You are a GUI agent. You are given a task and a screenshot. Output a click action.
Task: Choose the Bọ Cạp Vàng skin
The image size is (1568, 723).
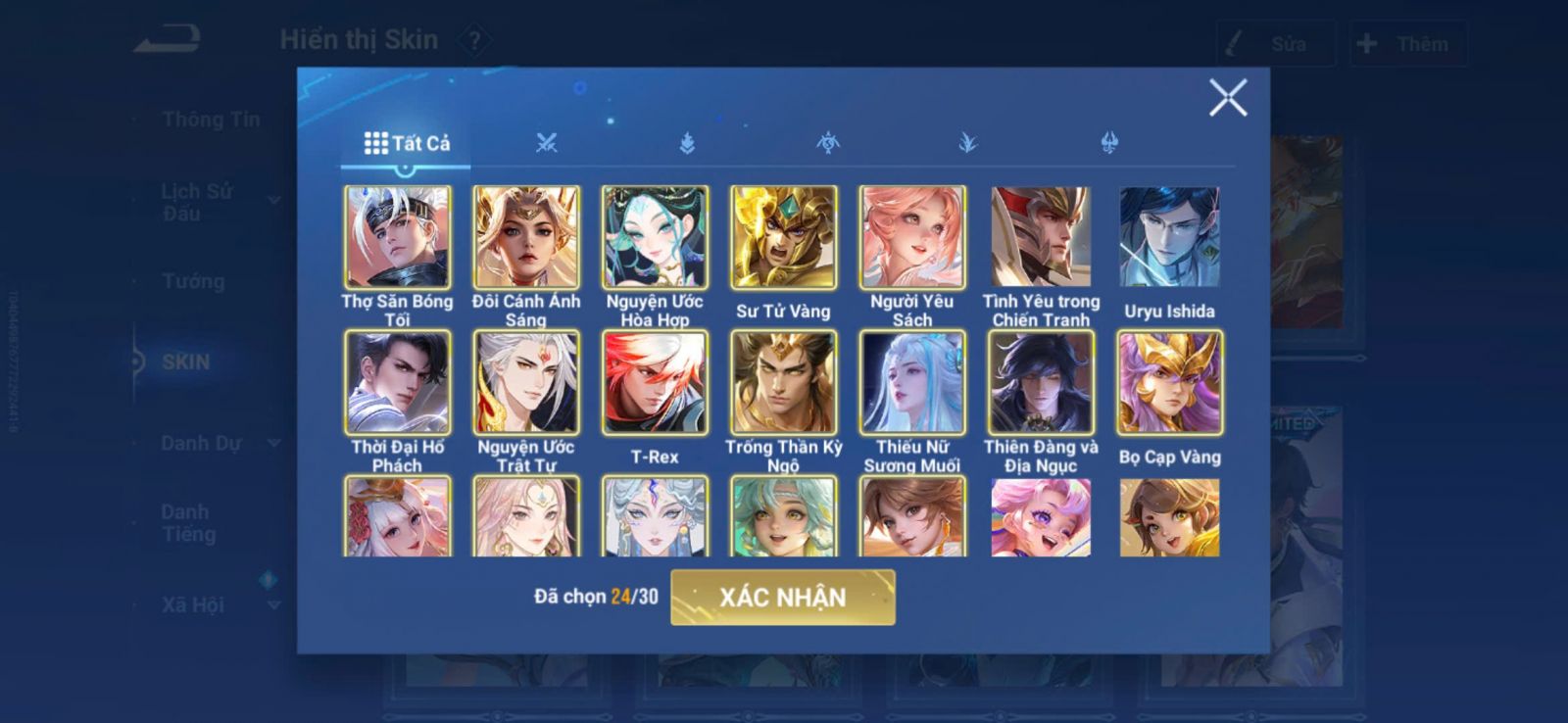click(x=1169, y=383)
